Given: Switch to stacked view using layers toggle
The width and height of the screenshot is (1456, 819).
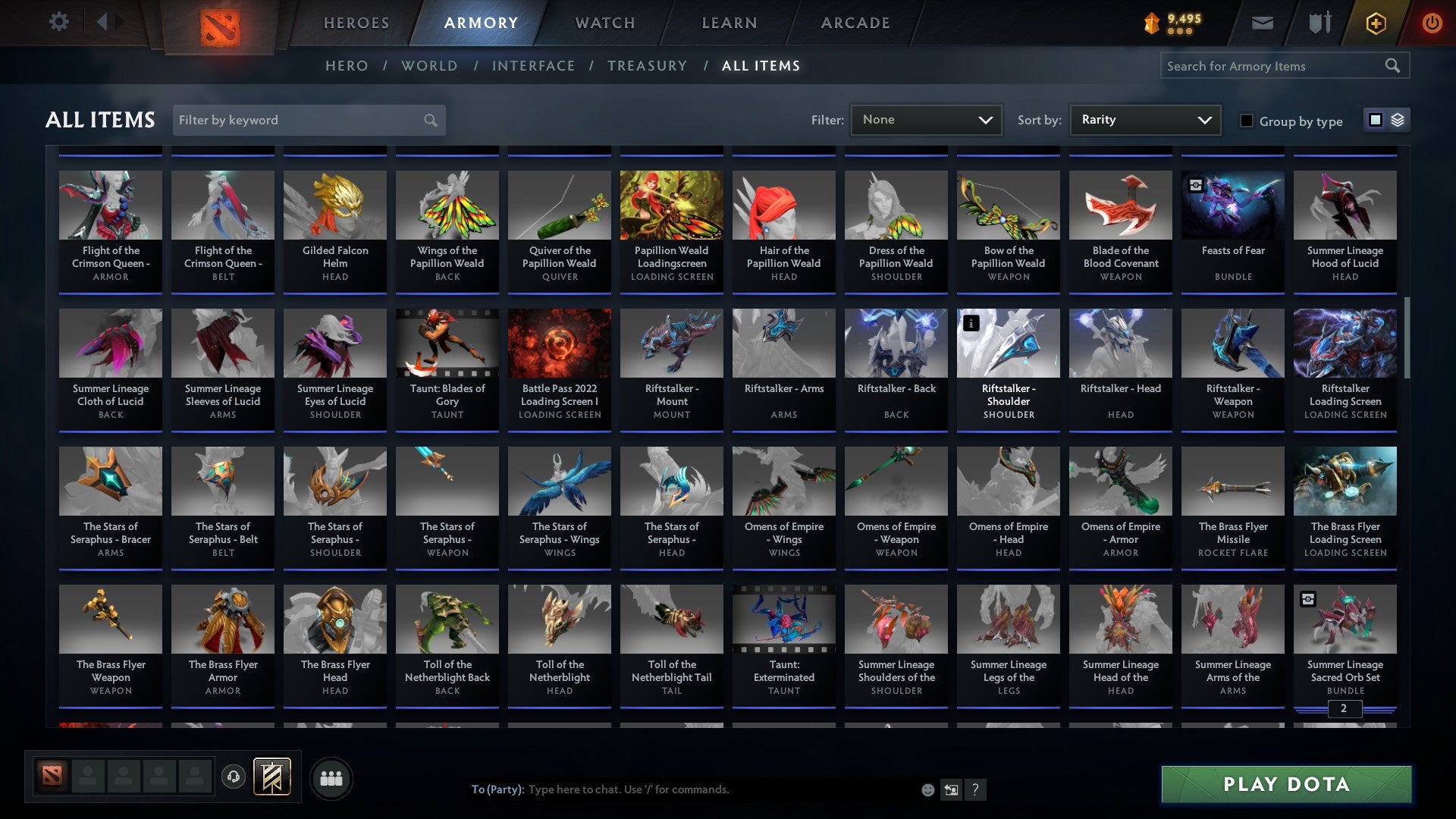Looking at the screenshot, I should 1398,120.
